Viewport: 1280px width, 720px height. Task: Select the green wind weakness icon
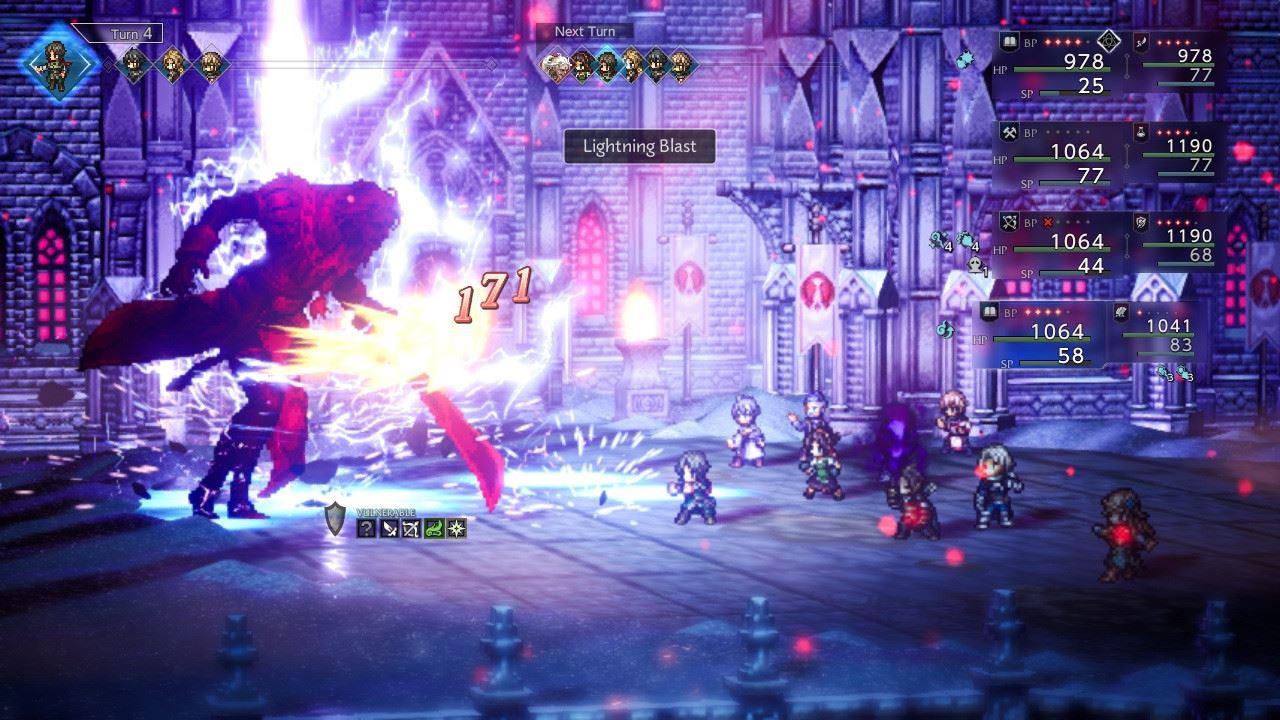(434, 529)
